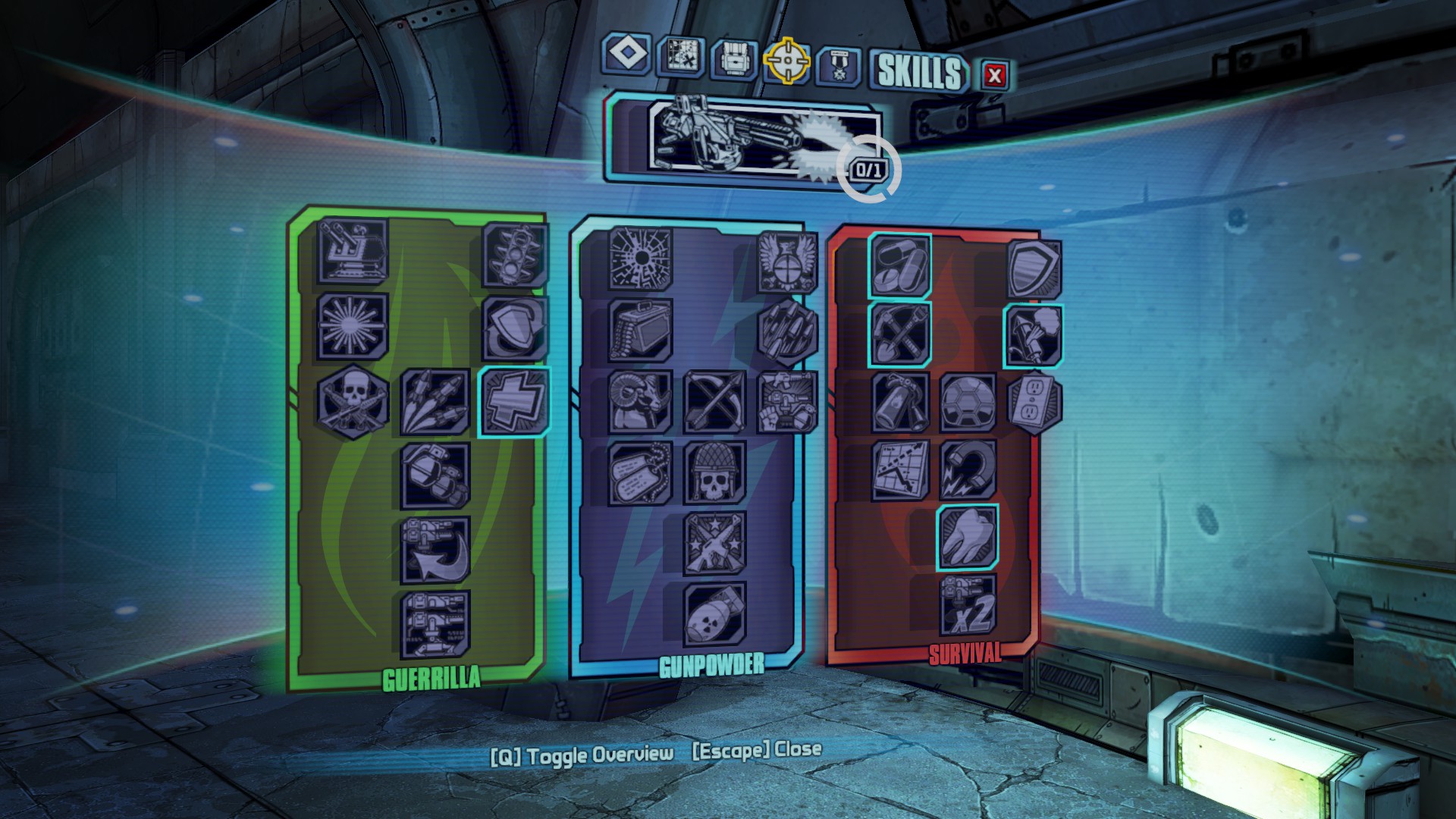Select the medical cross Able skill
Image resolution: width=1456 pixels, height=819 pixels.
click(x=513, y=402)
